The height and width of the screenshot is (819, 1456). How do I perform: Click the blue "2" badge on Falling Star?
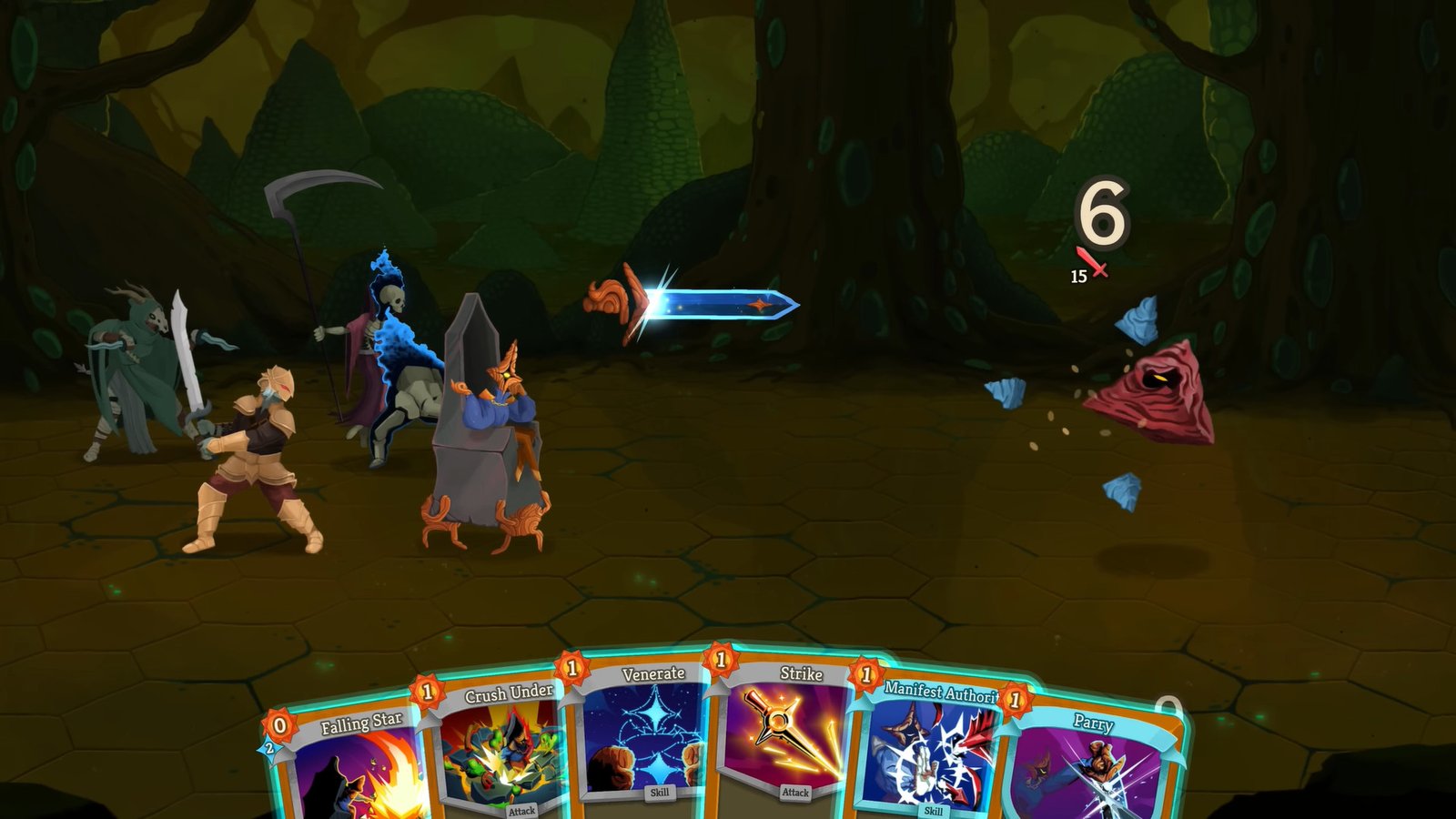[269, 750]
